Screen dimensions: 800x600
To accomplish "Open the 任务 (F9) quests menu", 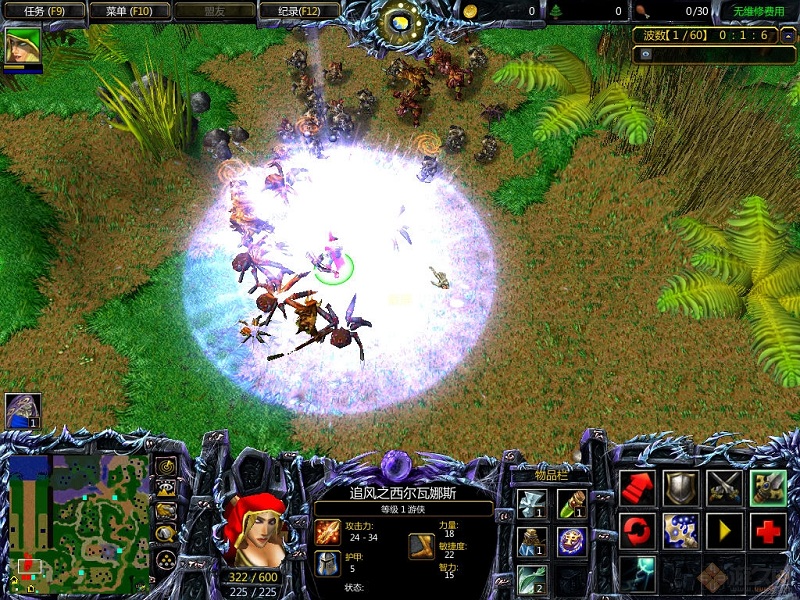I will coord(43,12).
